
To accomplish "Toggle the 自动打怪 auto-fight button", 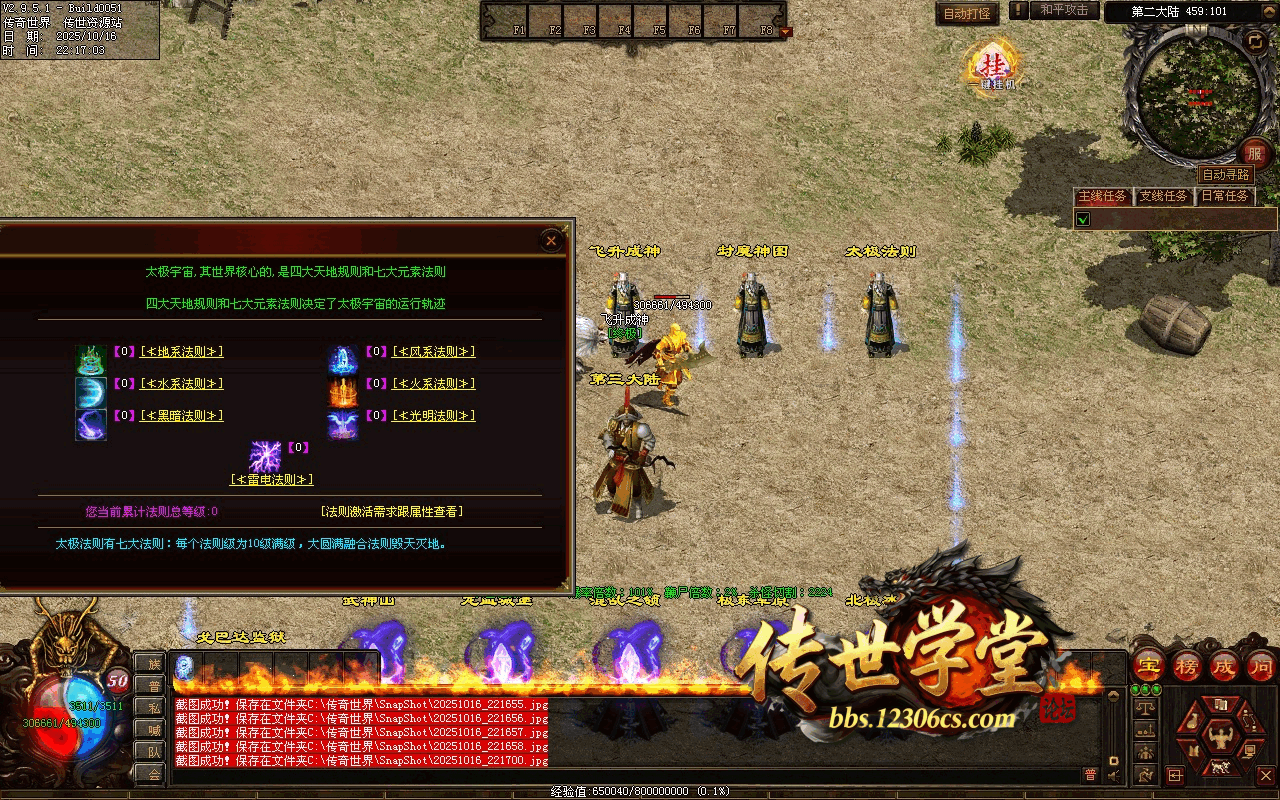I will [x=967, y=14].
